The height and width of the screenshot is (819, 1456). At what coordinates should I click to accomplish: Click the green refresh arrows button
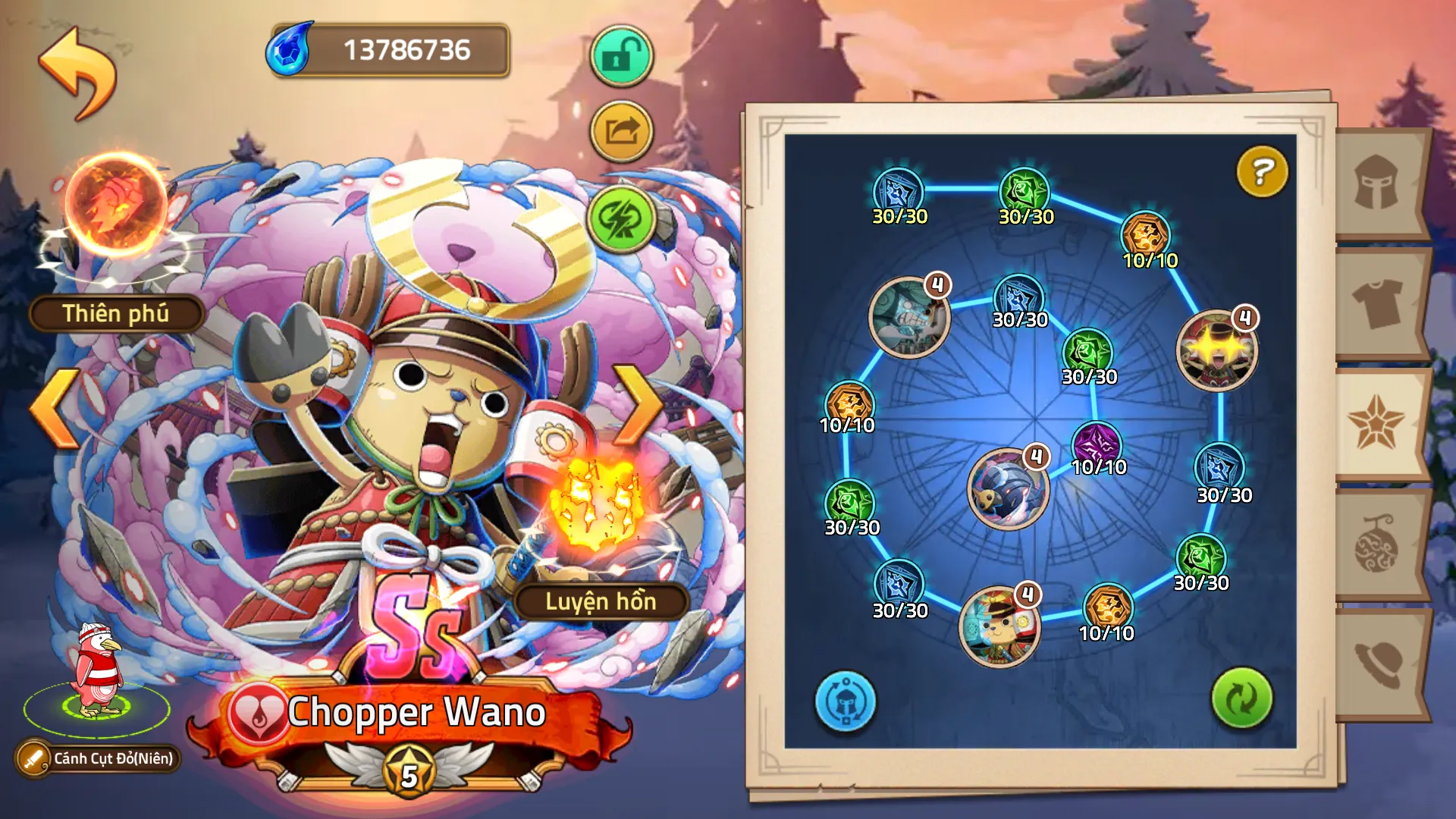tap(1241, 698)
